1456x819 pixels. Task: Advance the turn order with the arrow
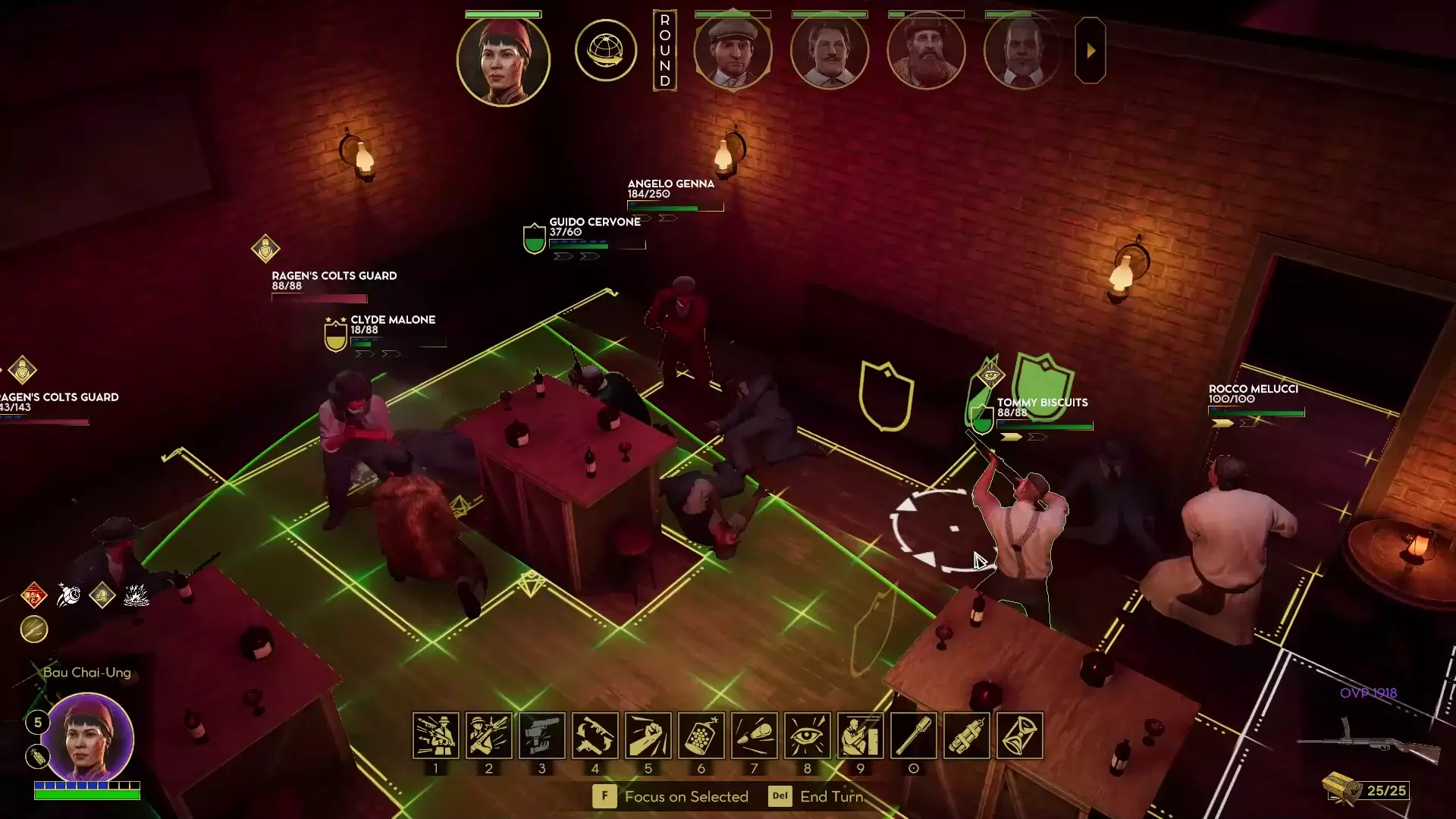(1090, 51)
